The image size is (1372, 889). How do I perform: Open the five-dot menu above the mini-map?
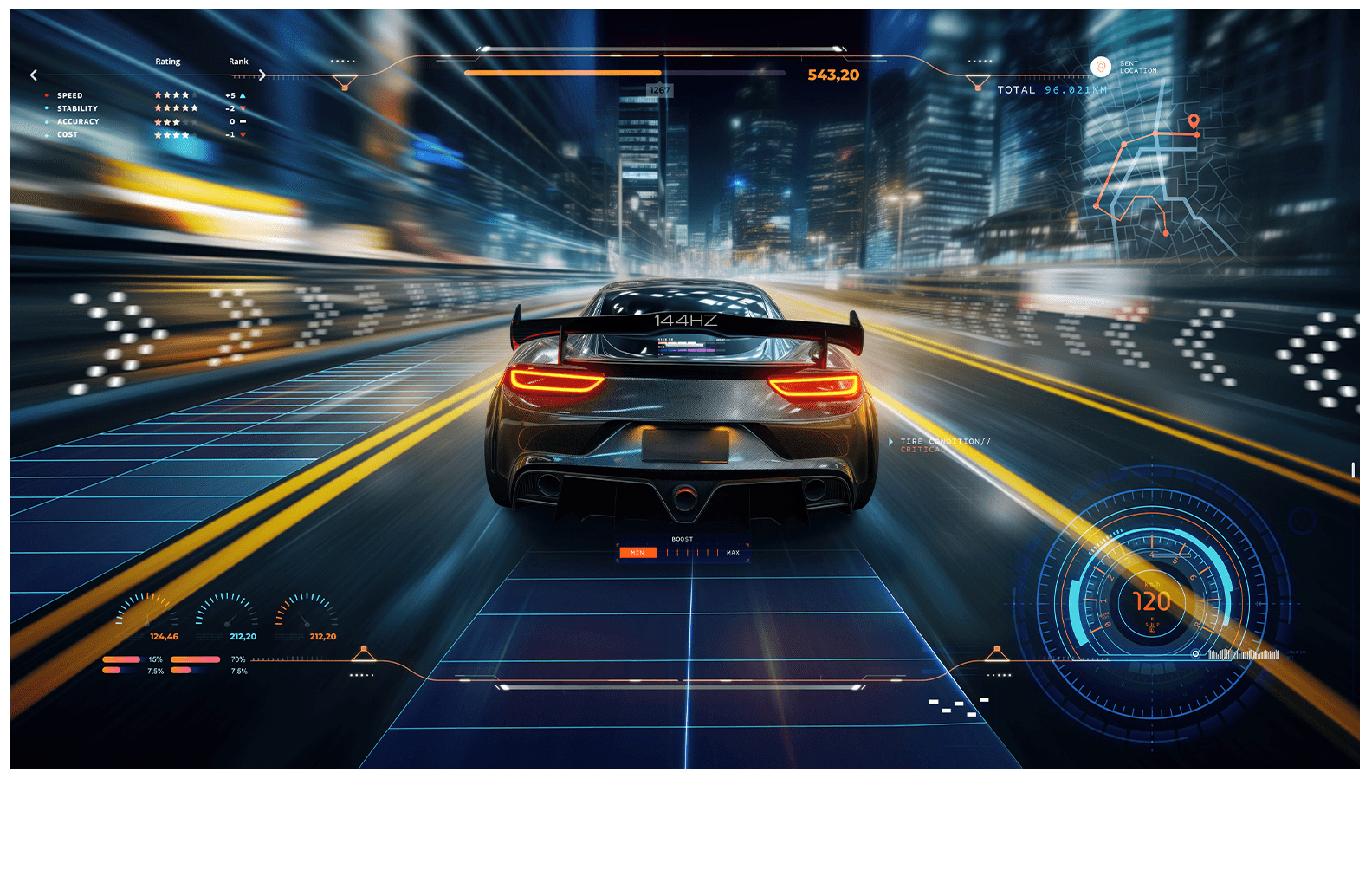point(980,62)
